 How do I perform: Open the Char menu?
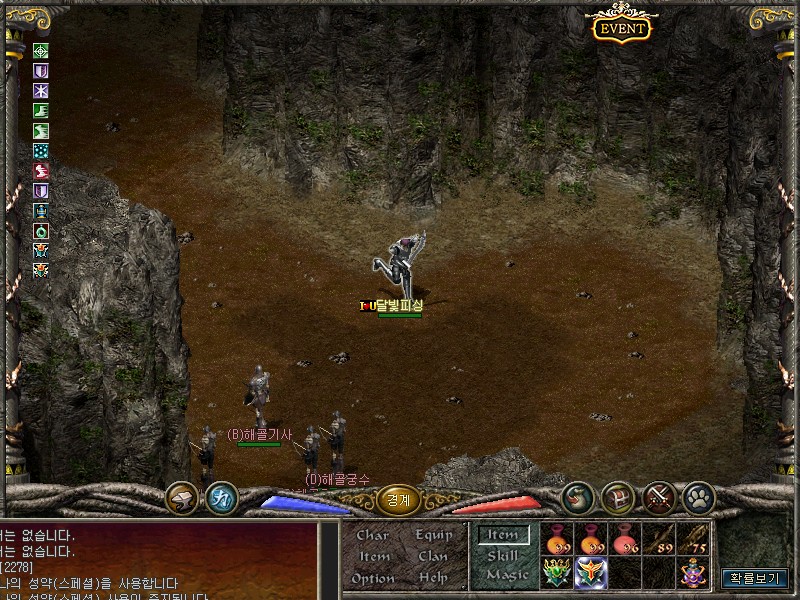click(372, 536)
